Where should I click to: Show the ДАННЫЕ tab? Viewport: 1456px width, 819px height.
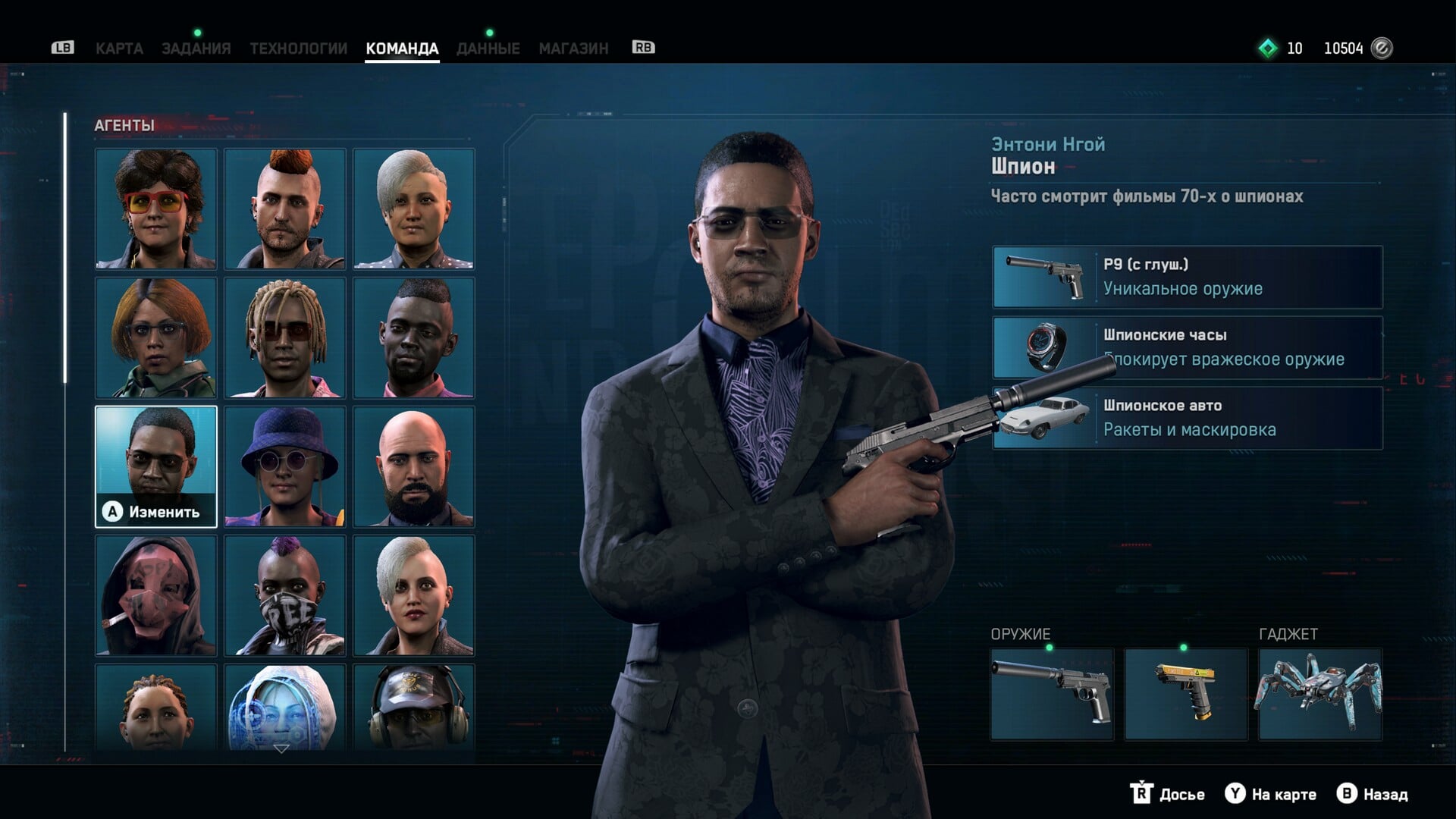(x=488, y=49)
